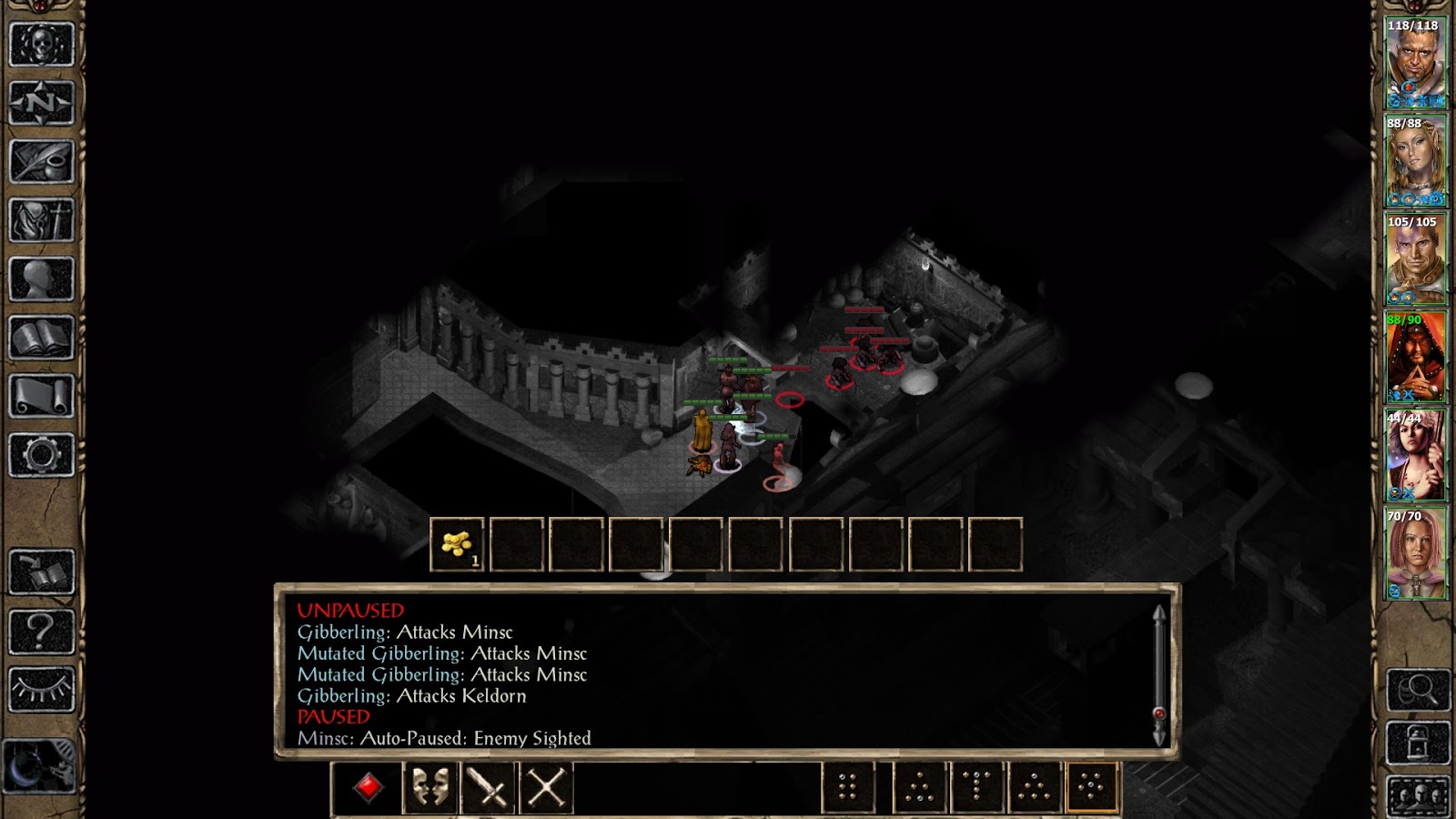The image size is (1456, 819).
Task: Open the journal with the quill icon
Action: tap(41, 161)
